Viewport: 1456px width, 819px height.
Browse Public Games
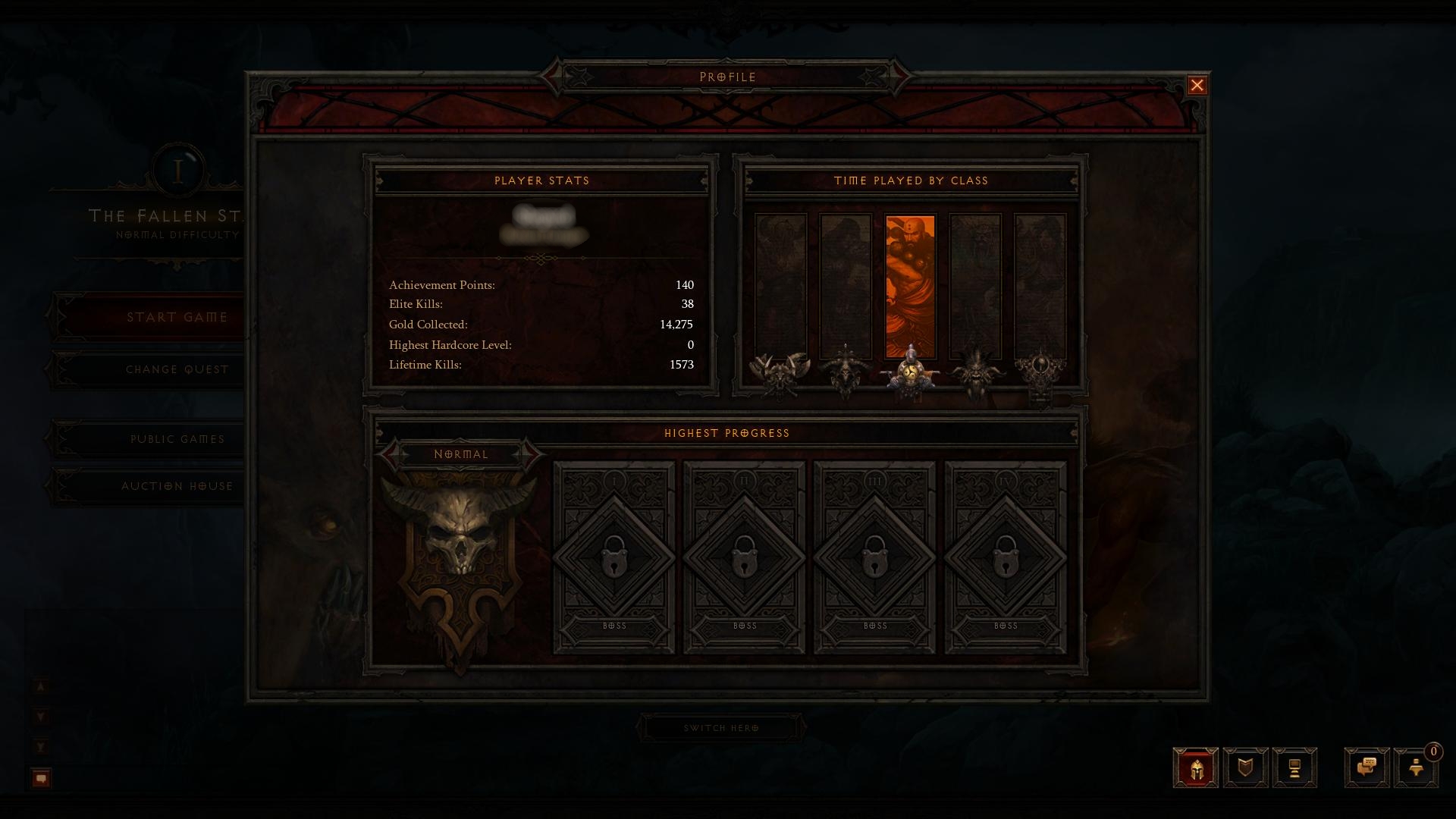pyautogui.click(x=177, y=439)
